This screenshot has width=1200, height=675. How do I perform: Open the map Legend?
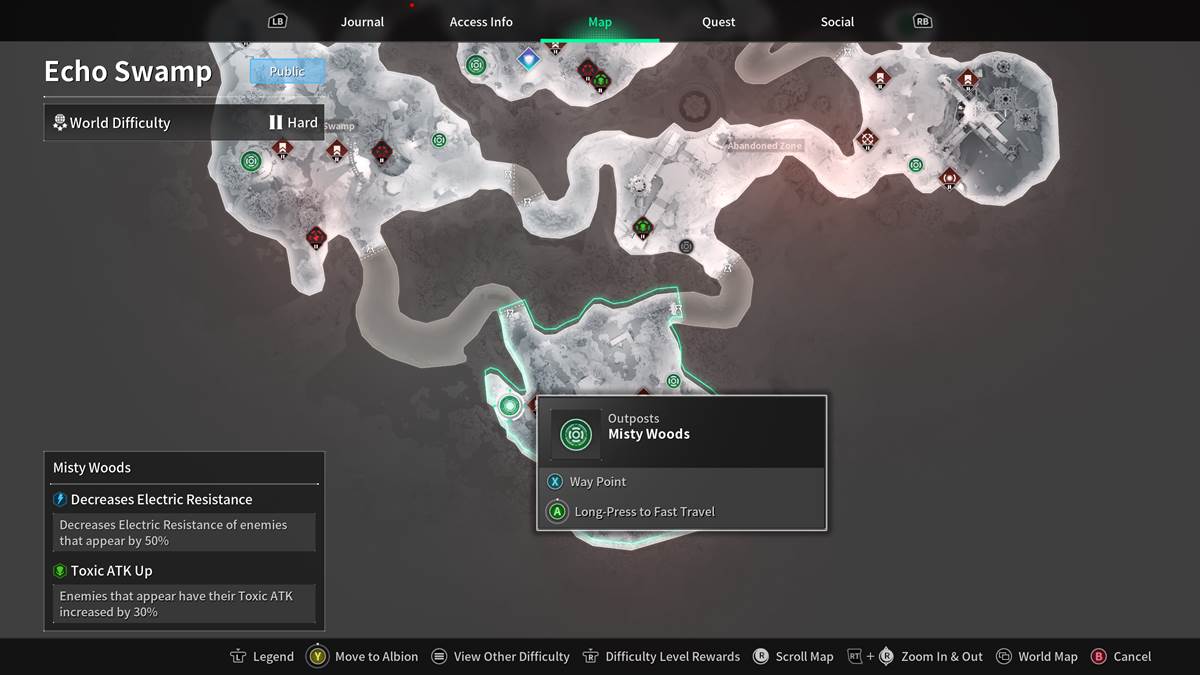262,657
